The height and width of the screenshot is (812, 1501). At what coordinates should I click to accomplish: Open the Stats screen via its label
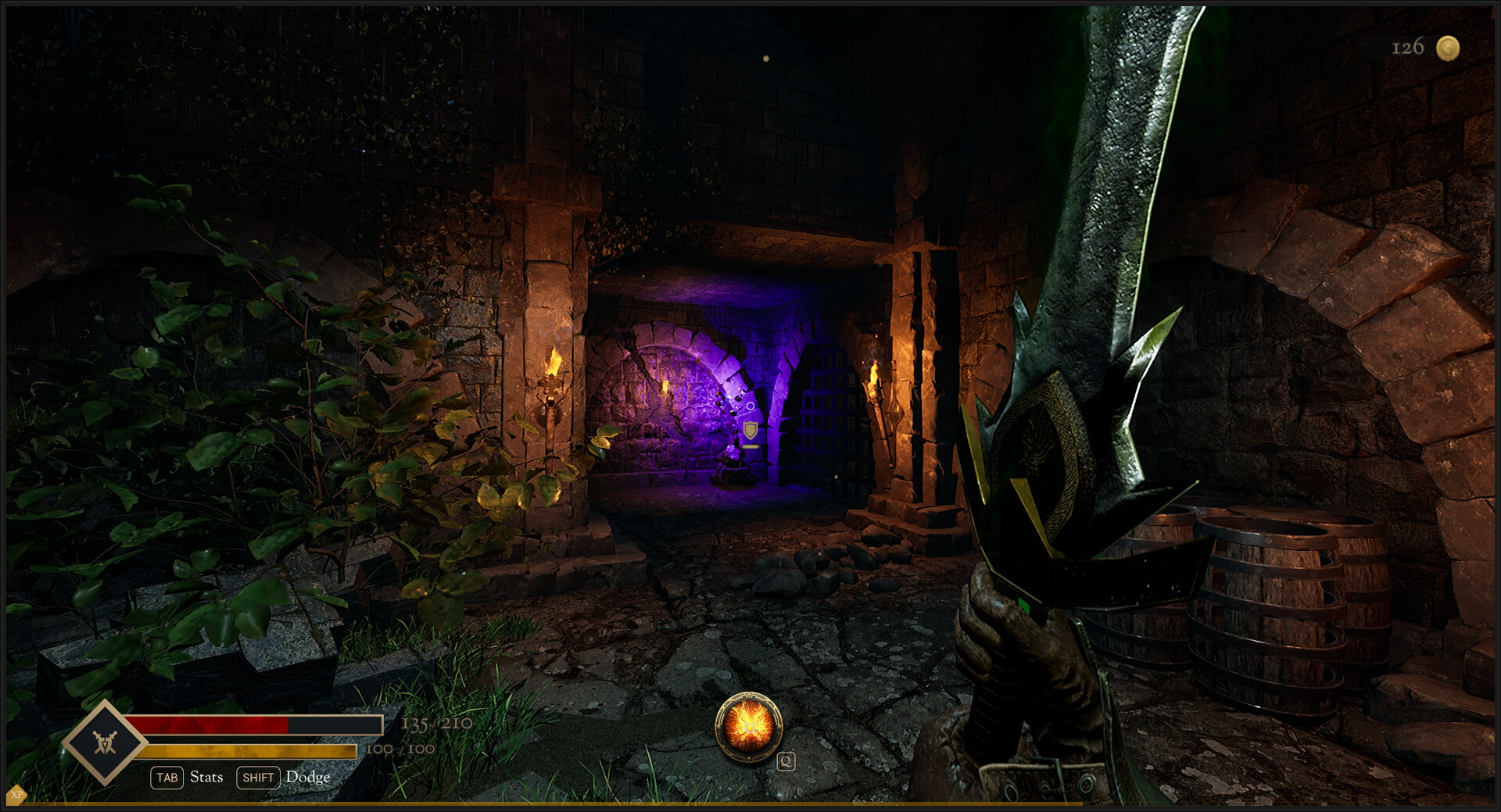tap(206, 778)
